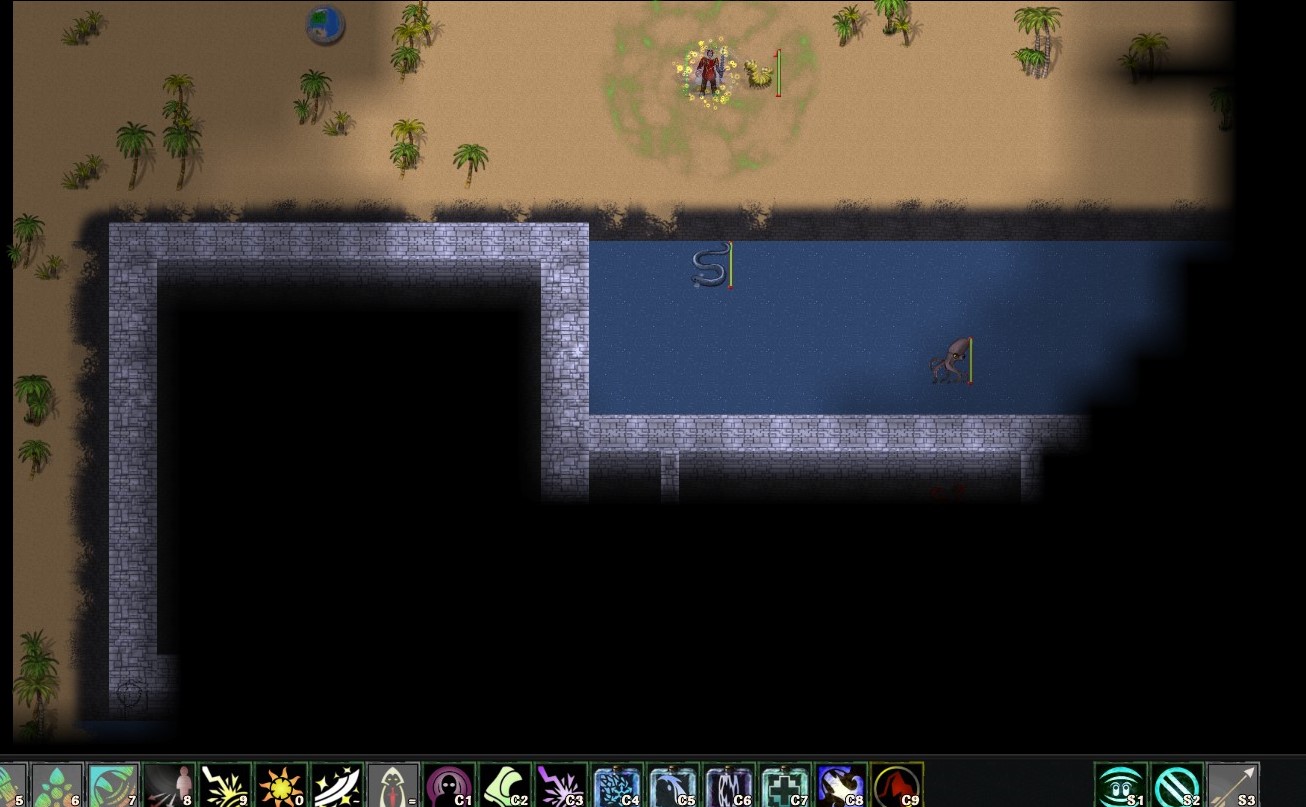Screen dimensions: 1306x807
Task: Use the white sparkling slash ability
Action: [x=336, y=785]
